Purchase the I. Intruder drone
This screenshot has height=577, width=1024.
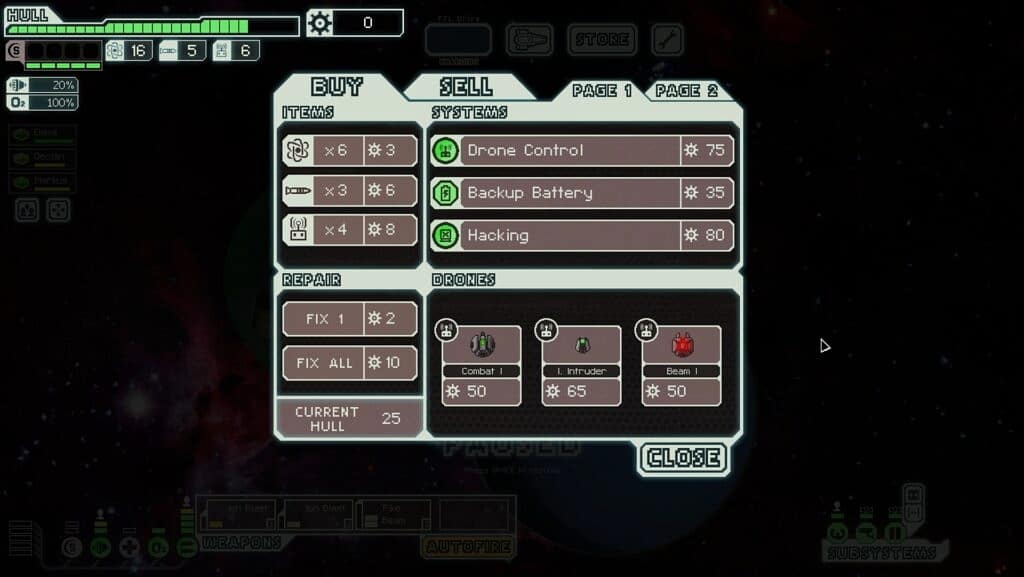[x=582, y=365]
